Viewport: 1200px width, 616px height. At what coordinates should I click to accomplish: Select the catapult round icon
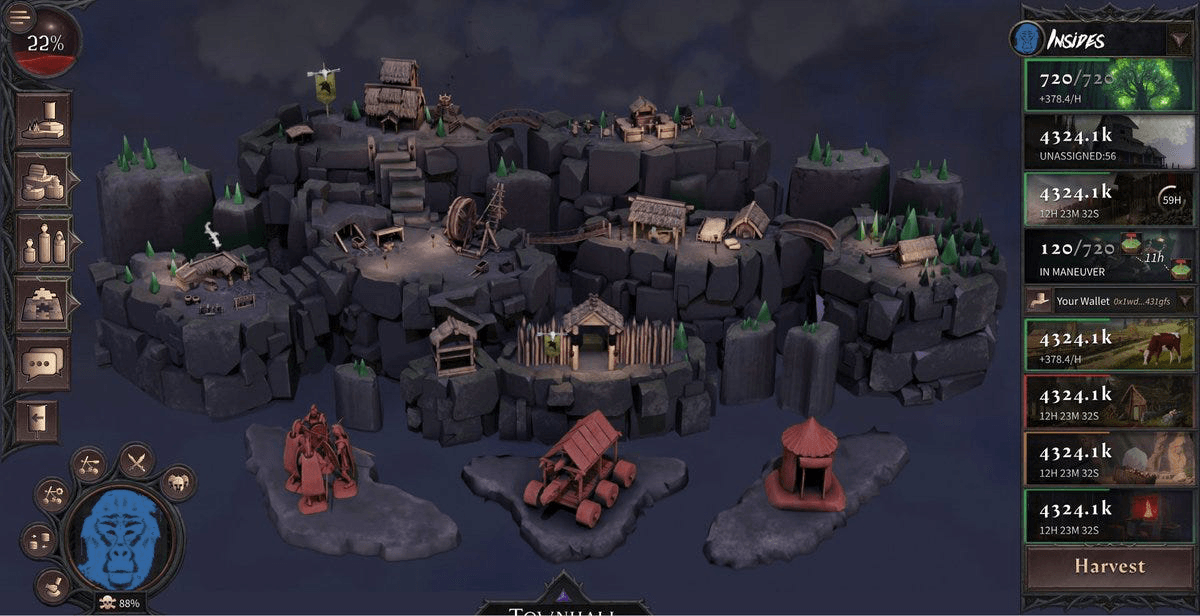point(88,465)
